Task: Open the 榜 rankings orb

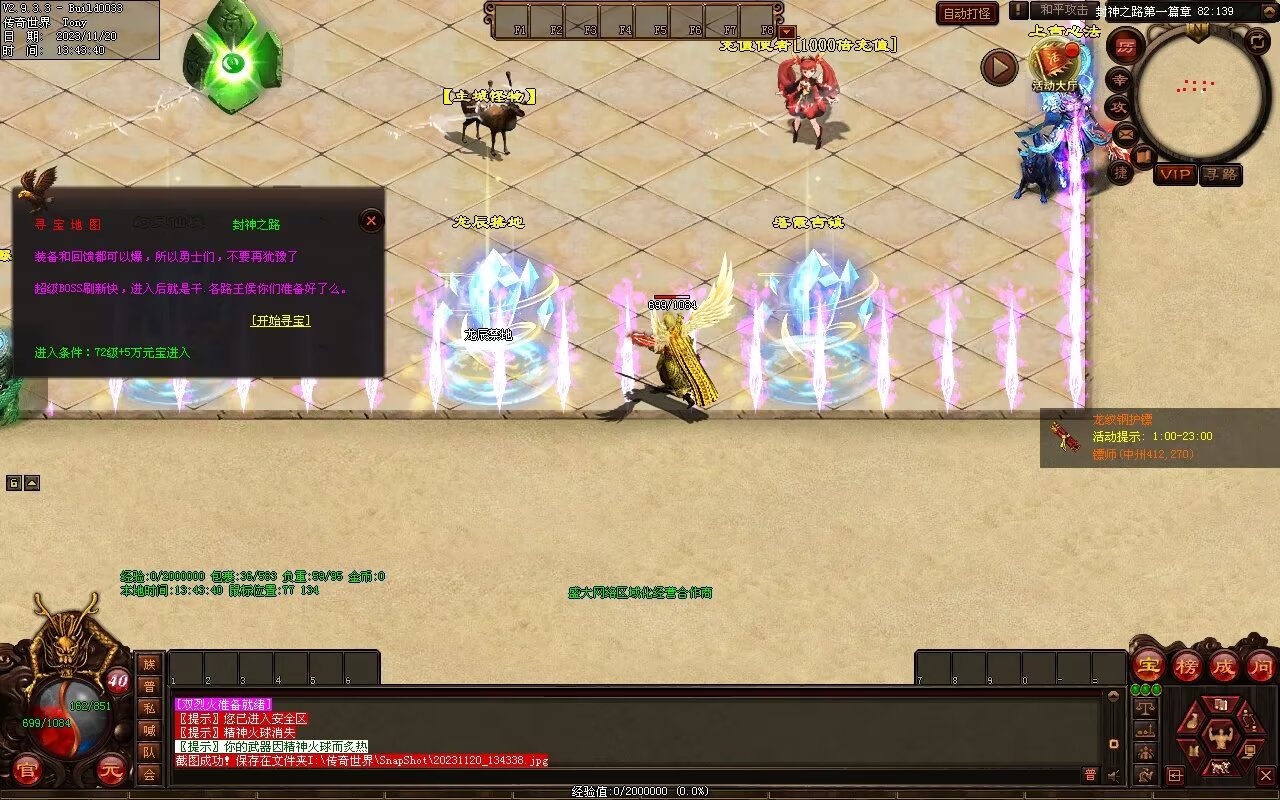Action: click(x=1187, y=665)
